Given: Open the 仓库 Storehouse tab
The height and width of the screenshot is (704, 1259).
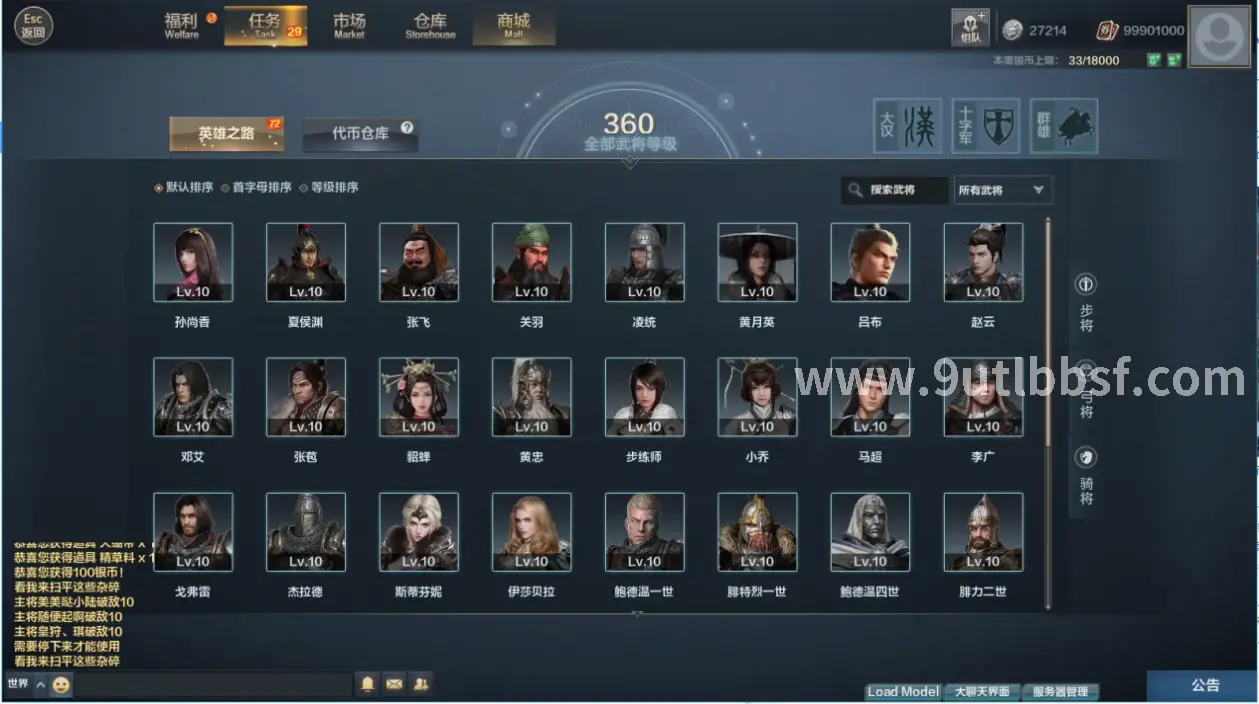Looking at the screenshot, I should [430, 25].
